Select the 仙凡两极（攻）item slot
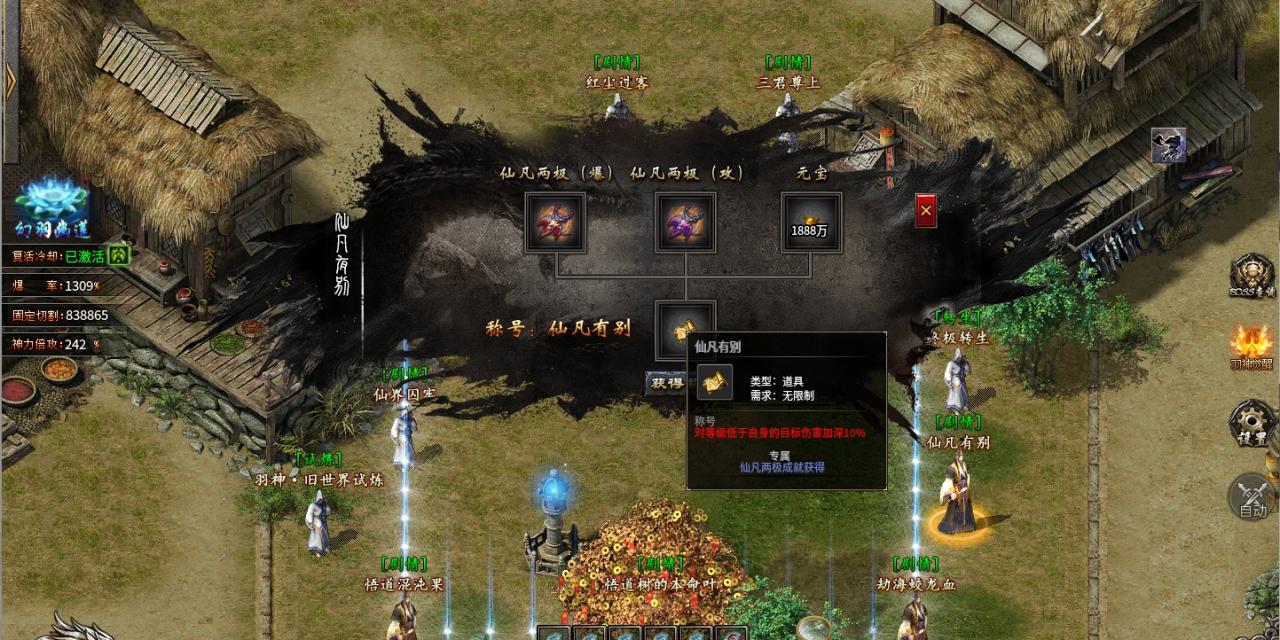The image size is (1280, 640). (x=685, y=222)
